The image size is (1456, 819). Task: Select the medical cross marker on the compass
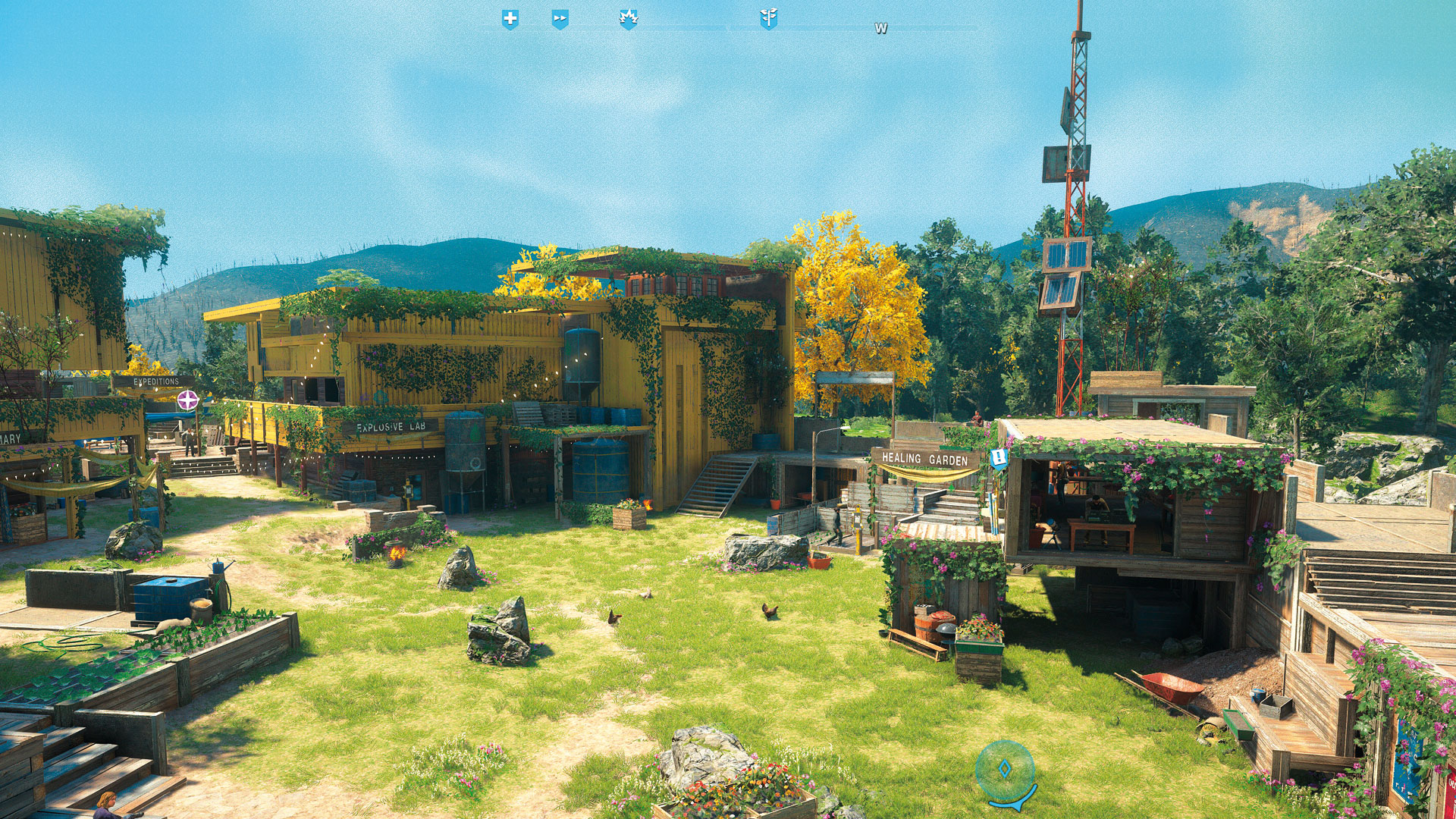(510, 19)
